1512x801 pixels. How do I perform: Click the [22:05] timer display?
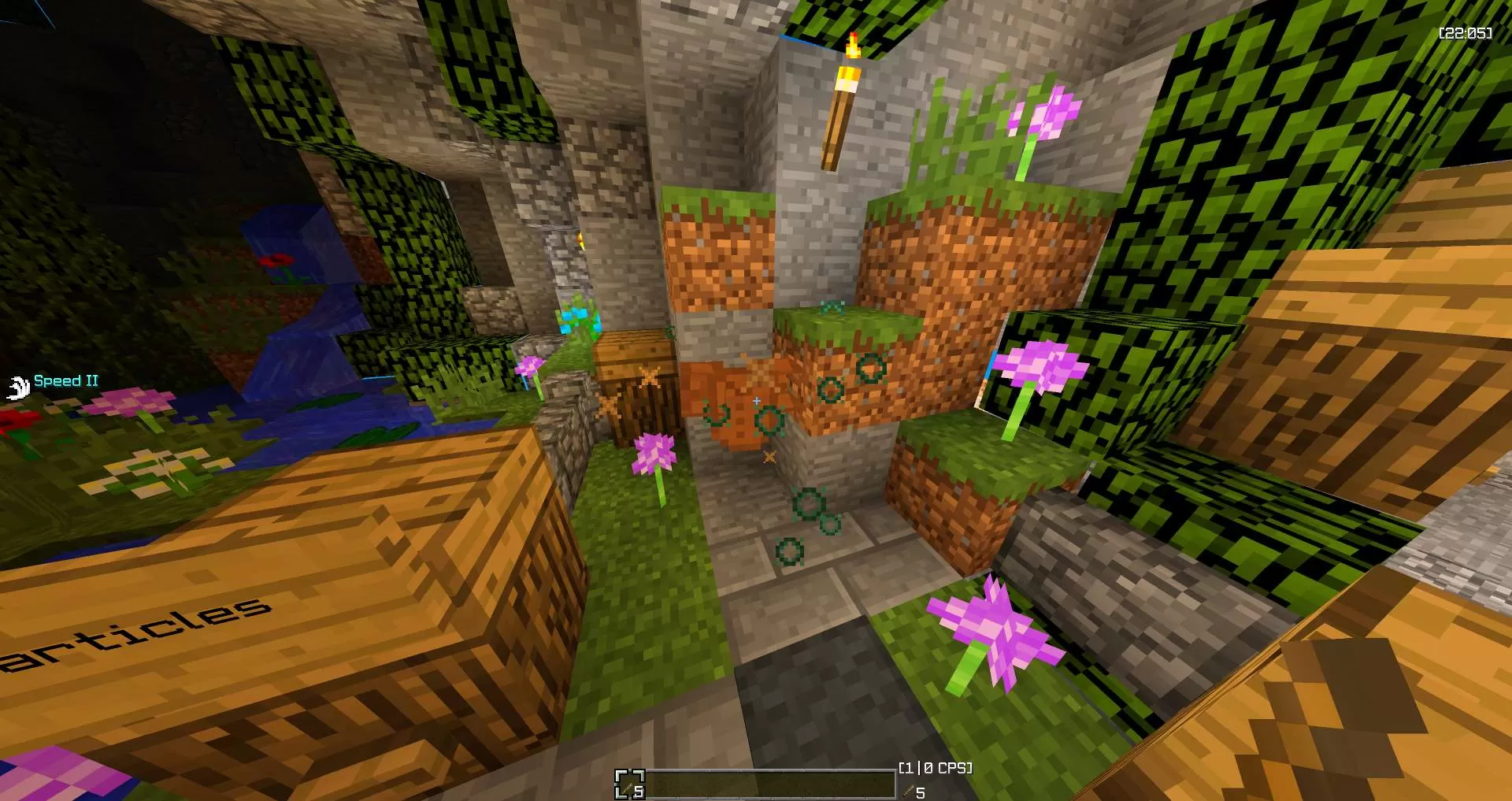click(1466, 34)
